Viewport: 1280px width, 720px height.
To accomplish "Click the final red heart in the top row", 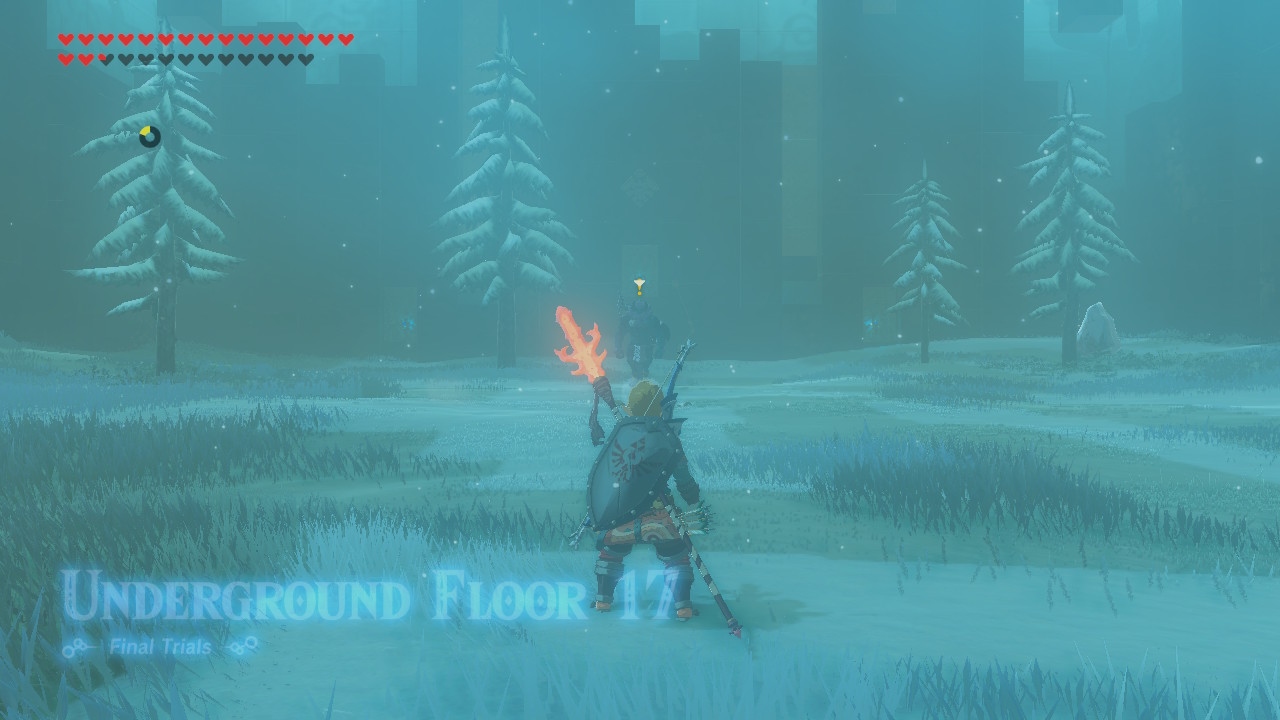I will (x=345, y=40).
